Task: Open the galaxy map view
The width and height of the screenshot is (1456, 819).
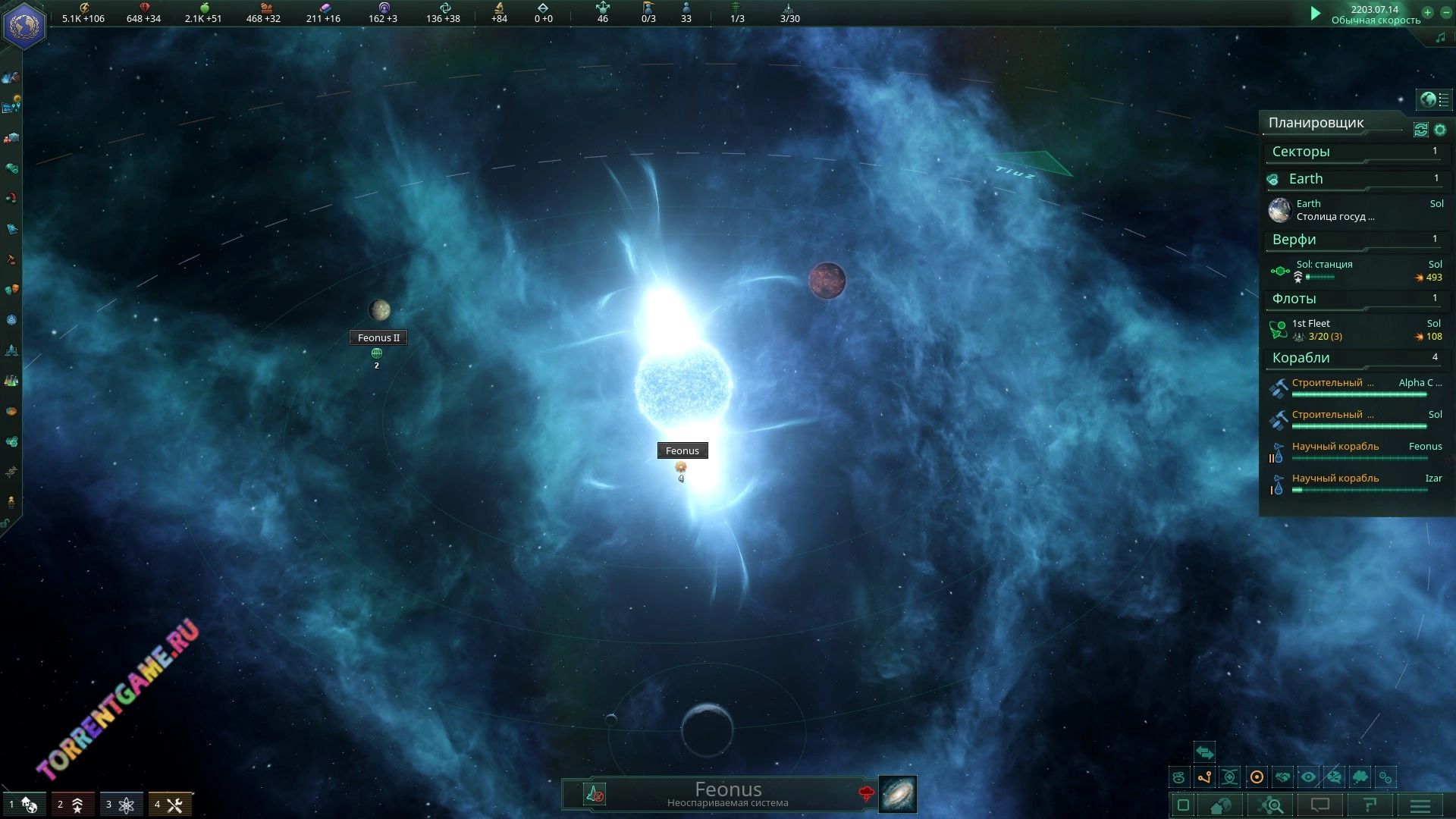Action: [x=897, y=794]
